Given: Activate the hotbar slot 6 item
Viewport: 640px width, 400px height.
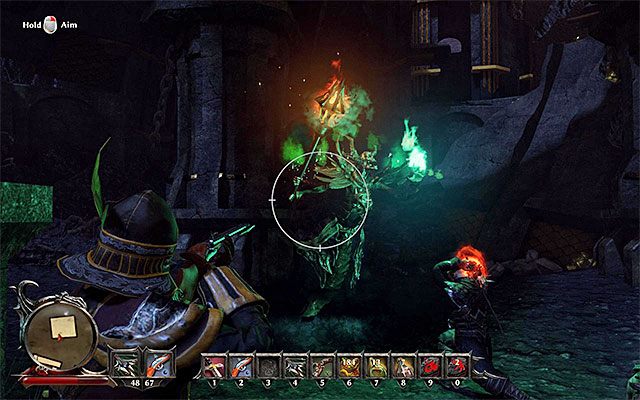Looking at the screenshot, I should point(348,366).
